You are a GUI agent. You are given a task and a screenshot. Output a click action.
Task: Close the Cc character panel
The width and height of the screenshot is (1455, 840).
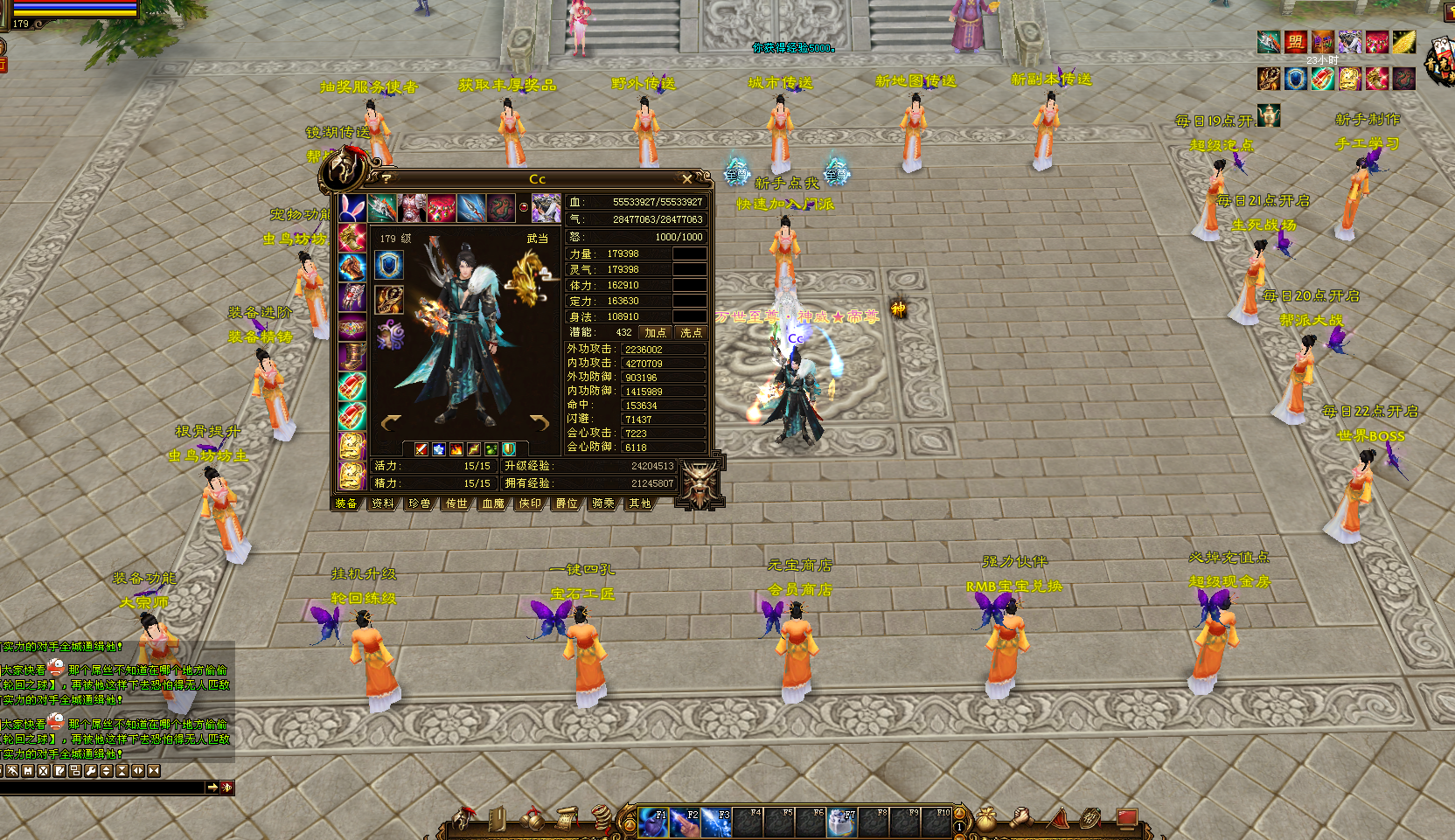(687, 179)
